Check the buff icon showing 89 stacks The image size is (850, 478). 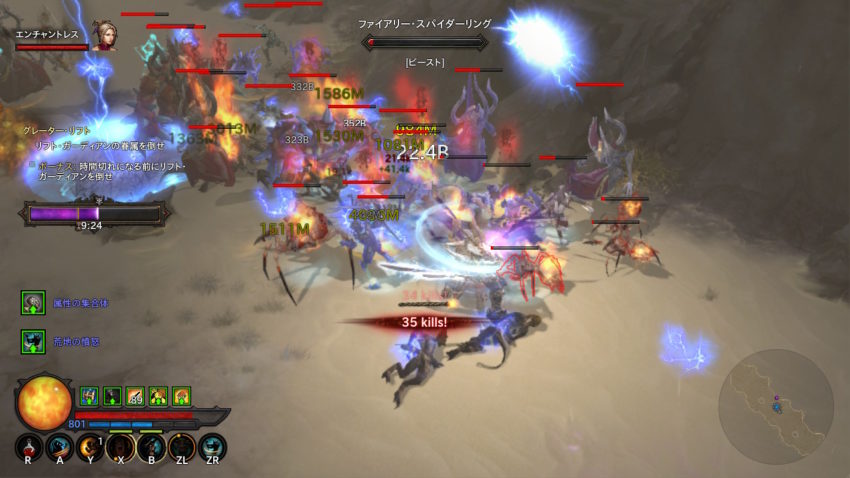[x=134, y=396]
